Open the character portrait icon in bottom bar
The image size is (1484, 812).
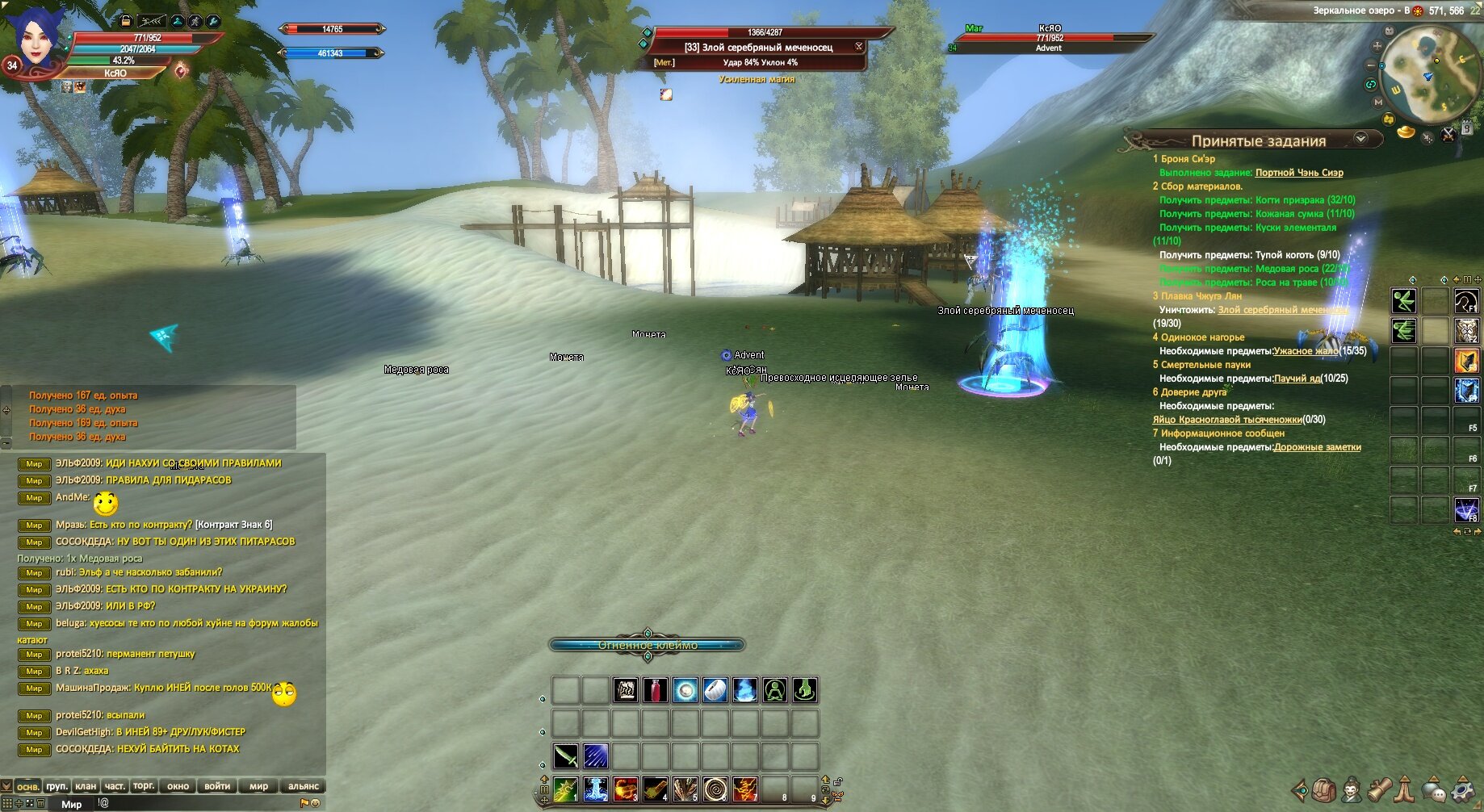(x=1352, y=789)
